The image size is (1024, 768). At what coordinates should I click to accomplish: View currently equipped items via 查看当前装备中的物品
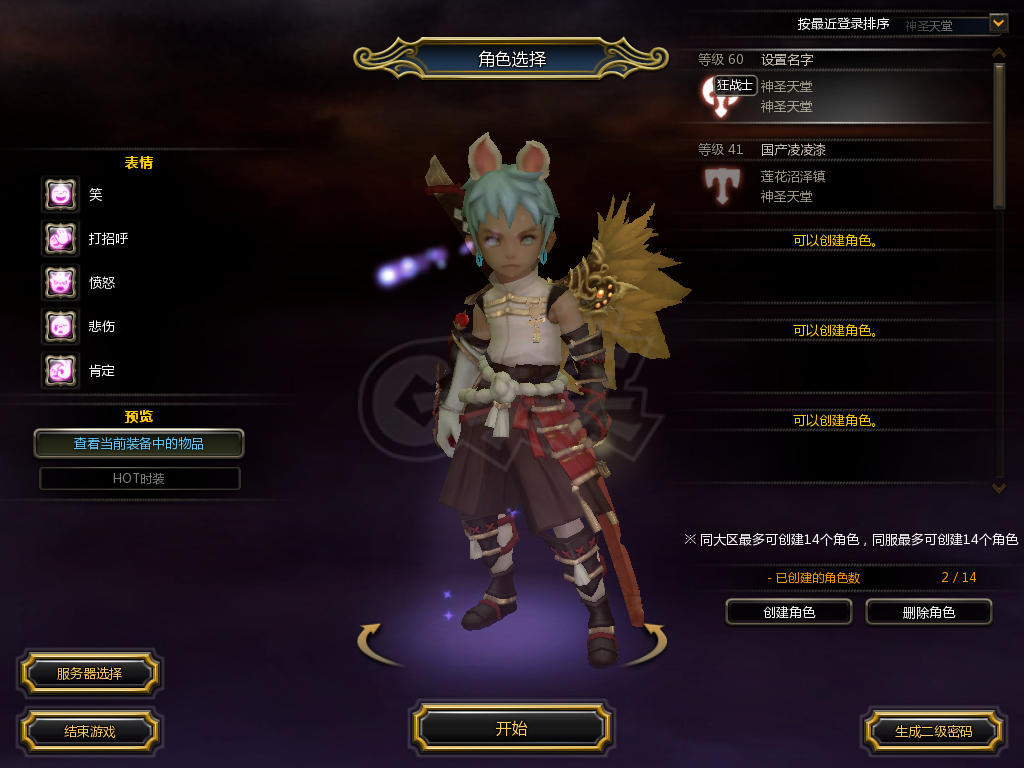click(x=139, y=443)
